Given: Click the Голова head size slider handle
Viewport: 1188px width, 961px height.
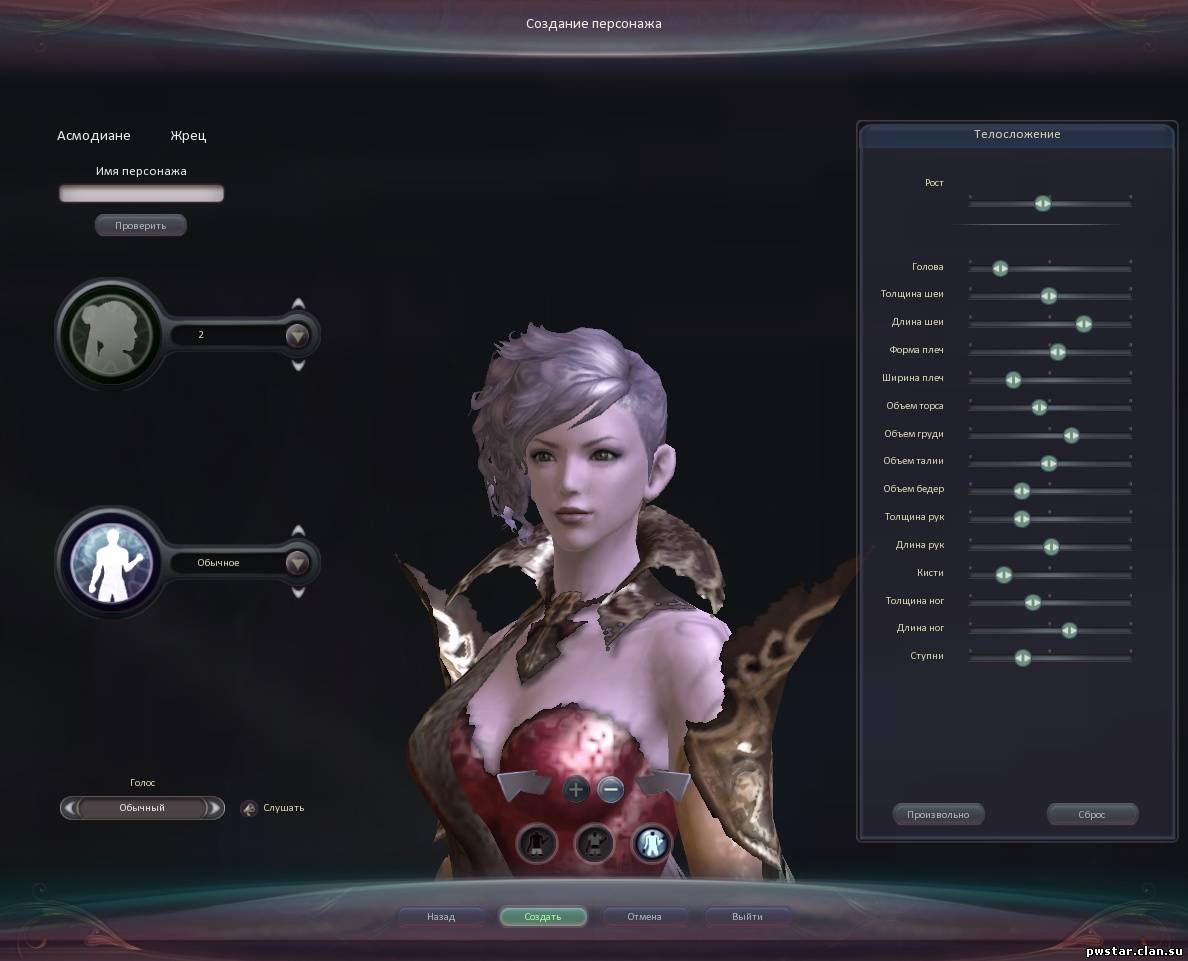Looking at the screenshot, I should [1000, 268].
